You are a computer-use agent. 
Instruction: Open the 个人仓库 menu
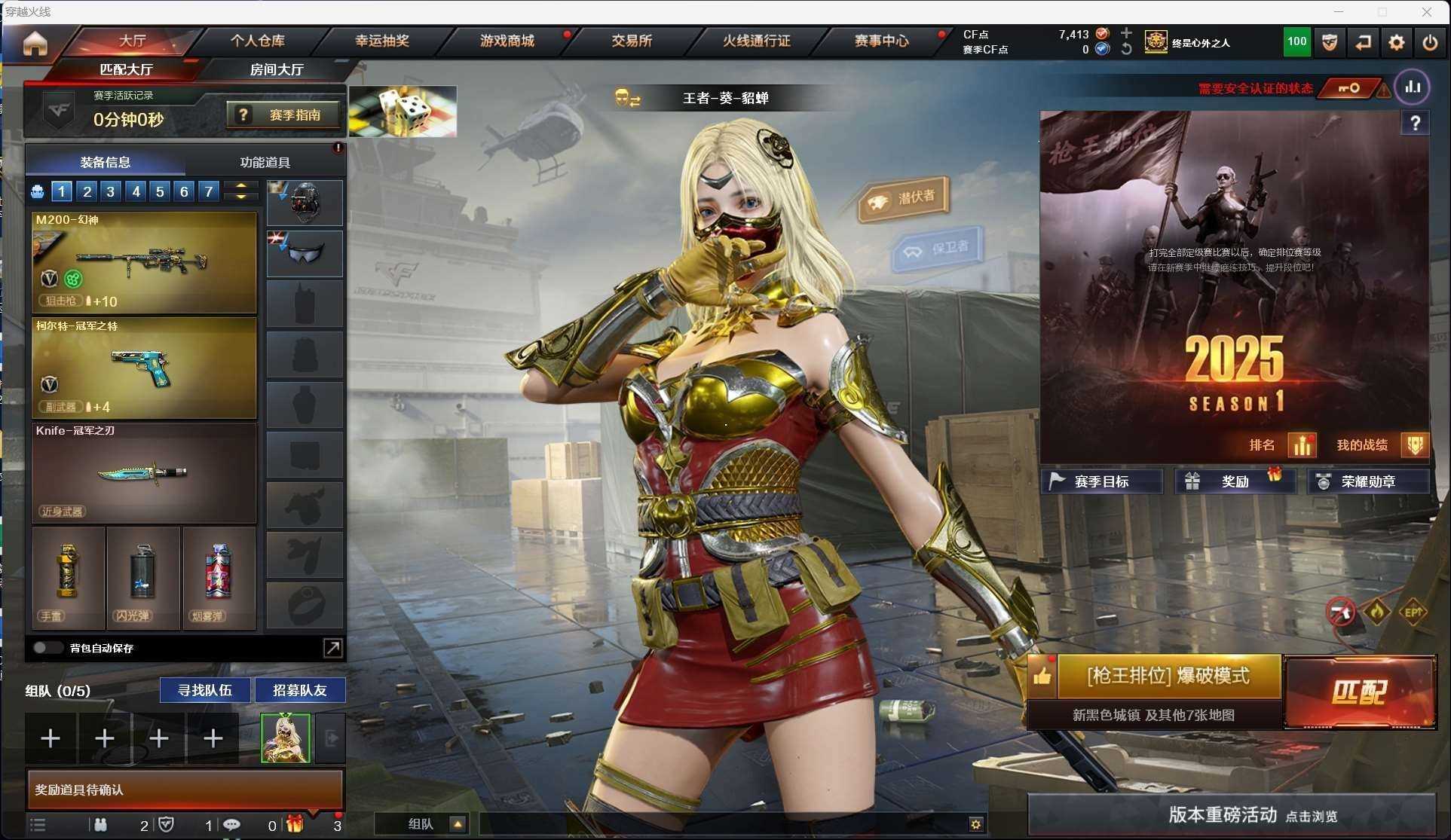[258, 41]
